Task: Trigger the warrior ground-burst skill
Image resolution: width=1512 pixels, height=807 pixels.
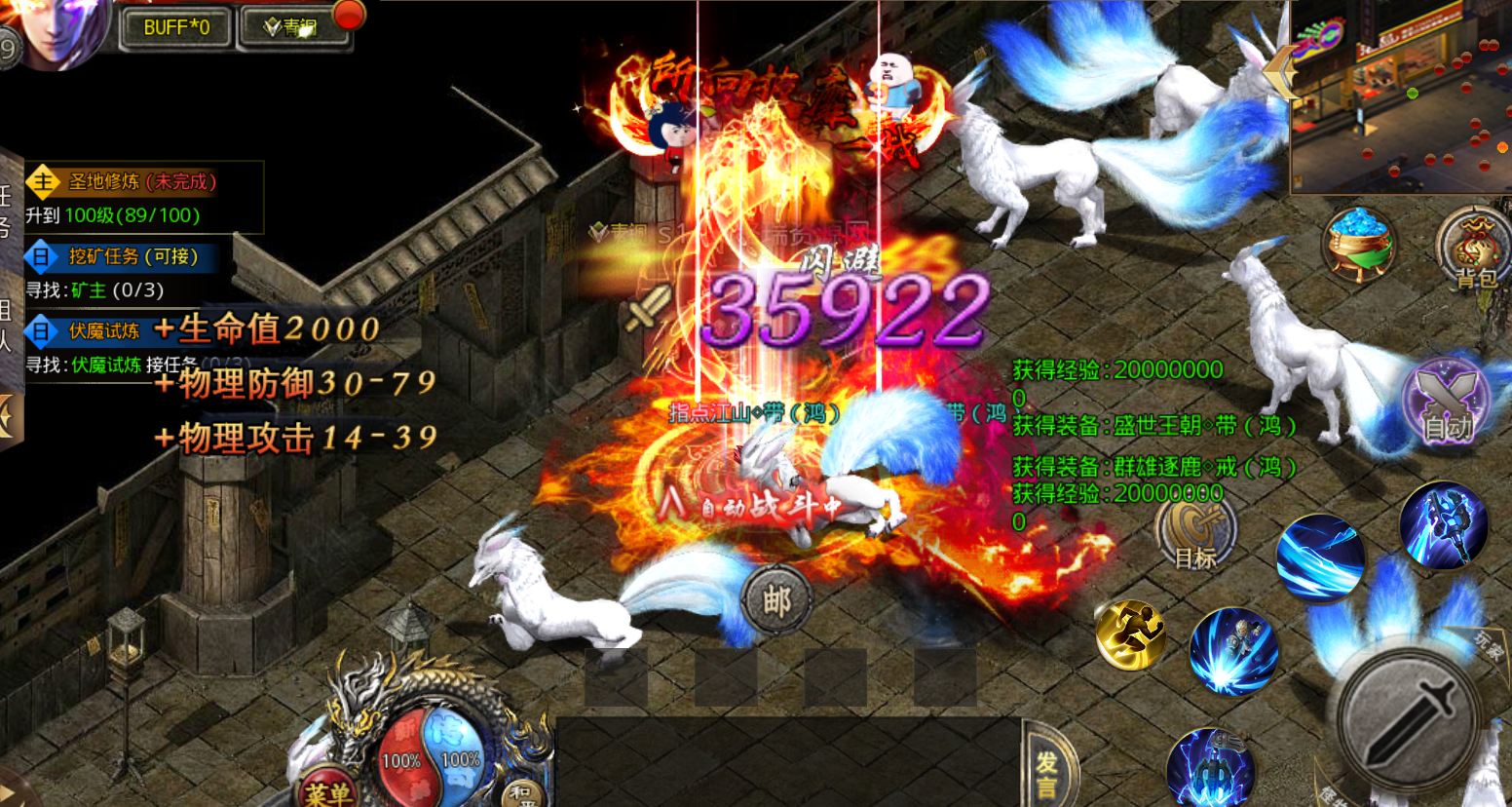Action: point(1233,651)
